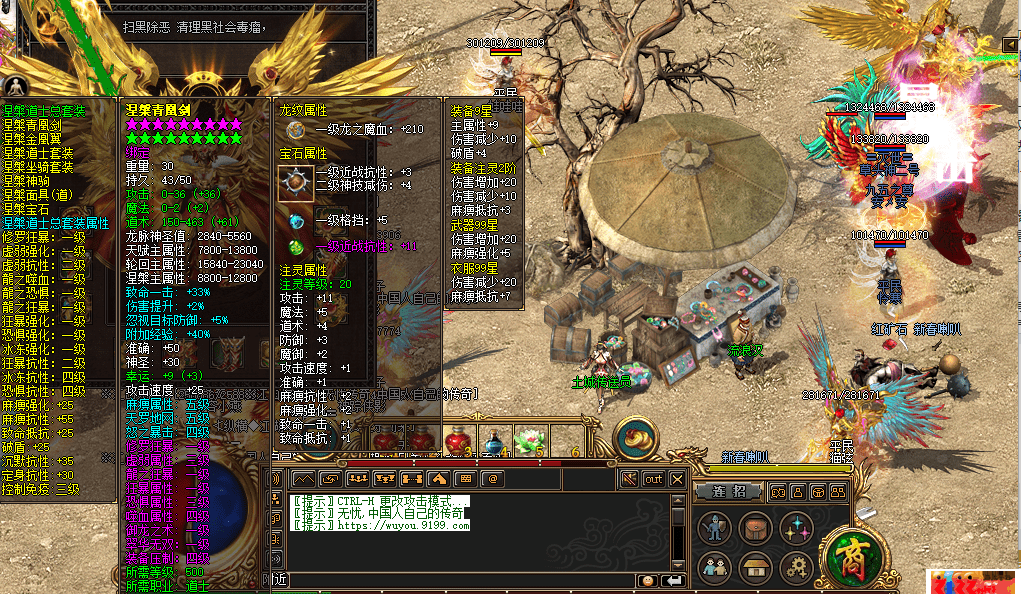The height and width of the screenshot is (594, 1021).
Task: Send chat with the enter arrow button
Action: point(673,580)
